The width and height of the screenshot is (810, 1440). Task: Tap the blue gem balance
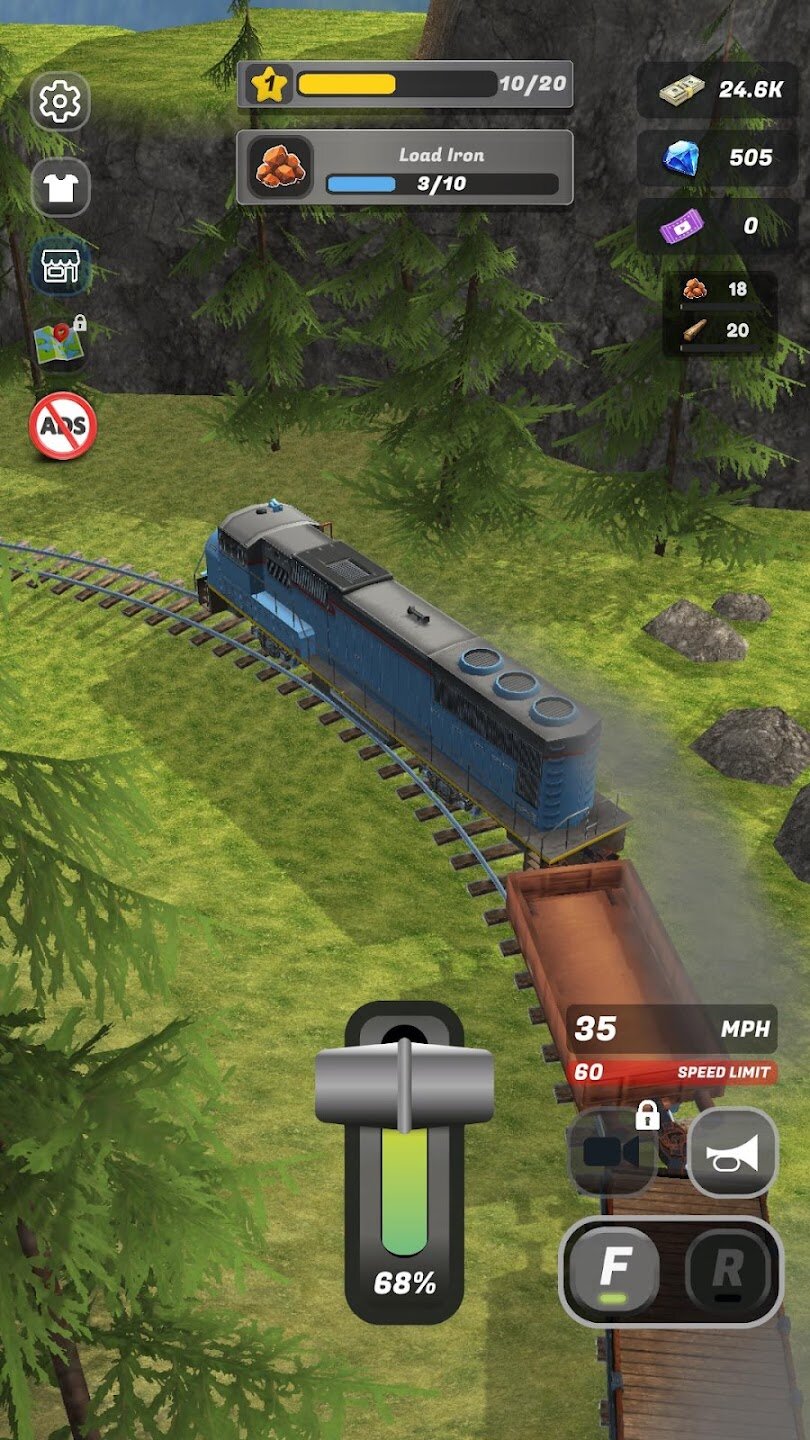pos(719,158)
